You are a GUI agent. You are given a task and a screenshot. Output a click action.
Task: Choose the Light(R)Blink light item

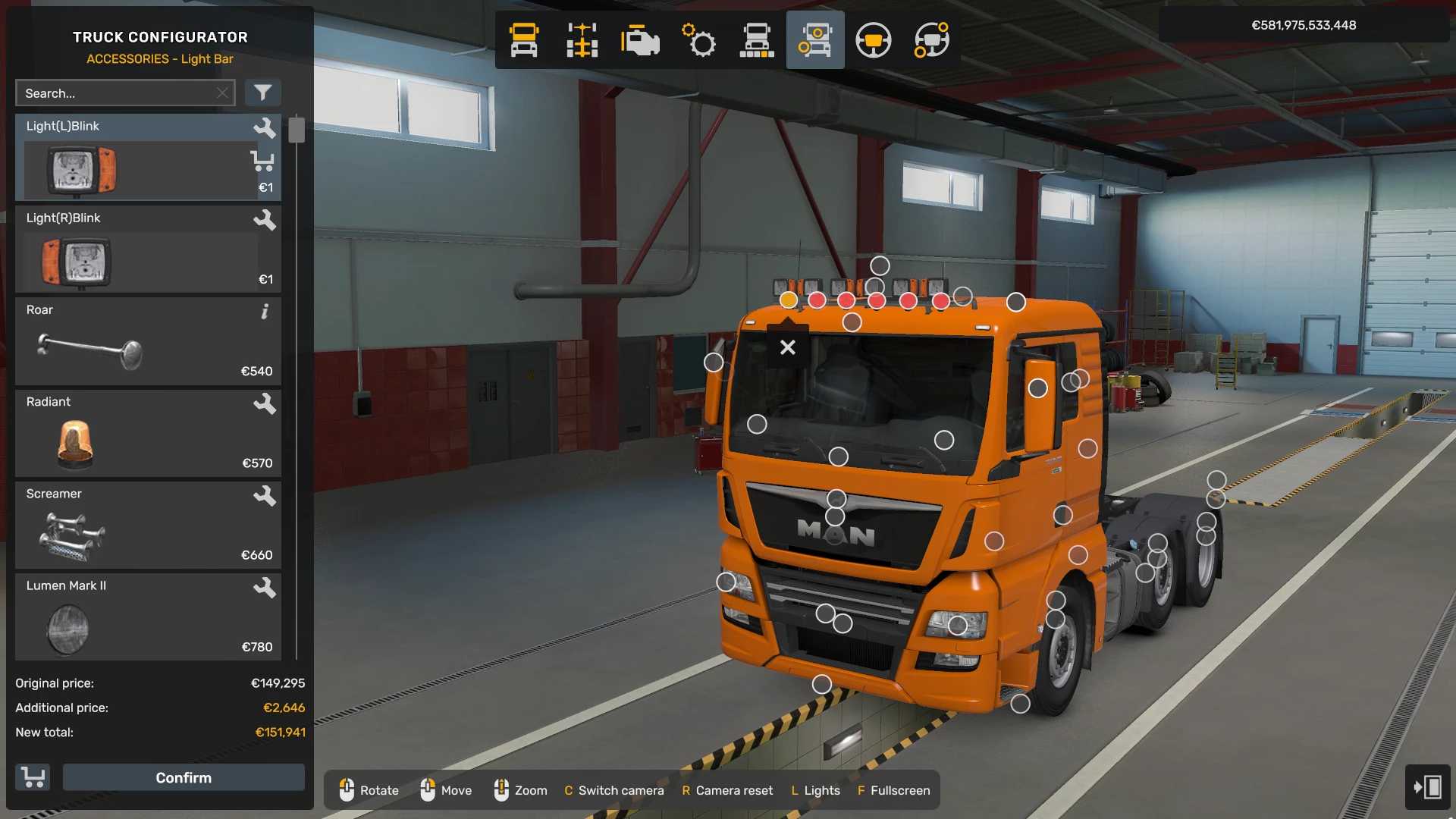(136, 250)
